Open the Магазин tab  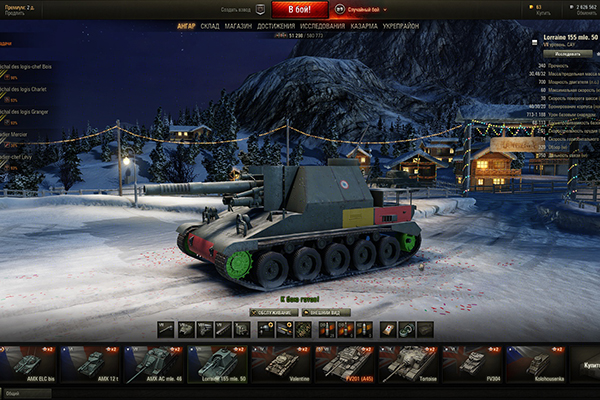(238, 26)
